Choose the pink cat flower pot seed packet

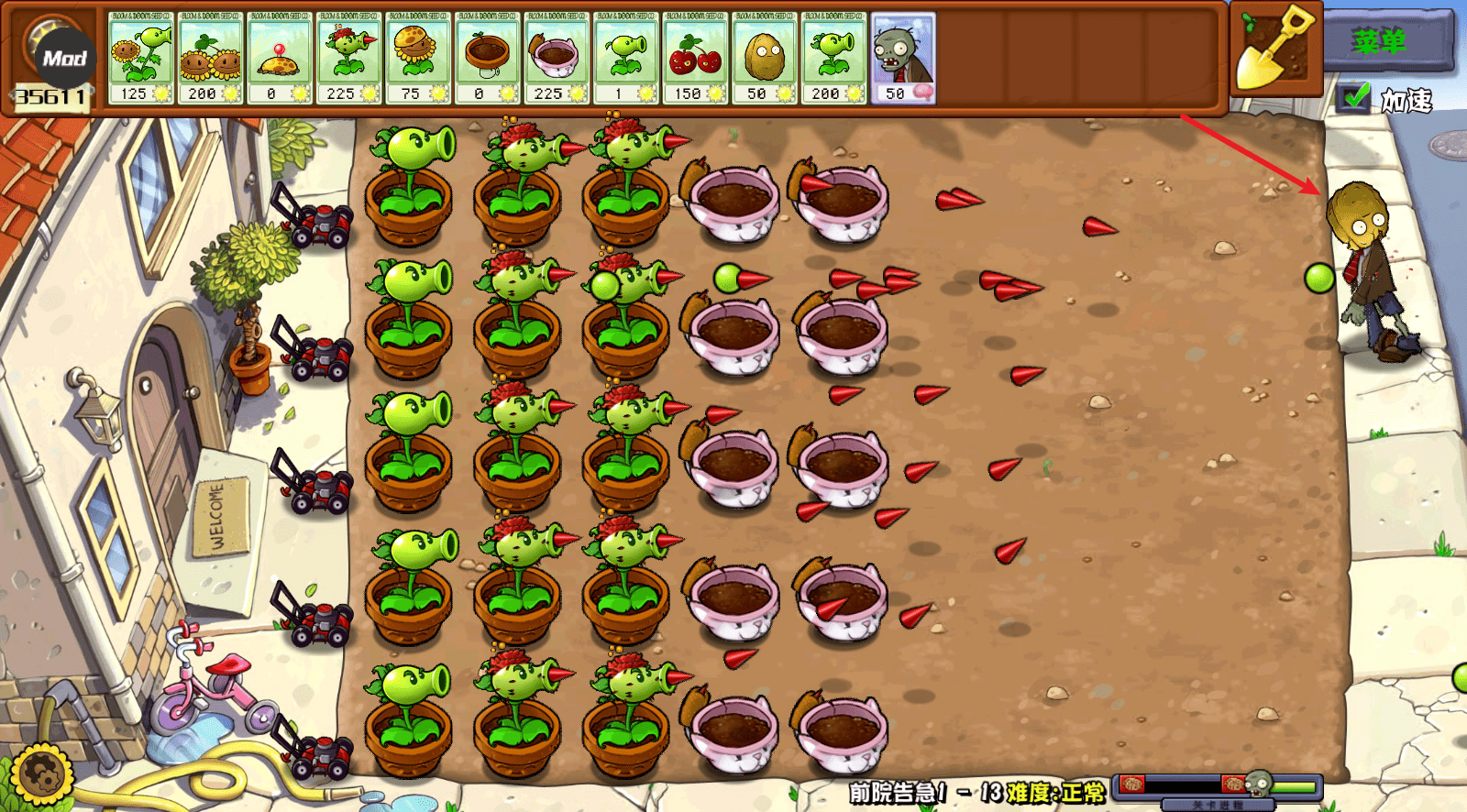[557, 58]
